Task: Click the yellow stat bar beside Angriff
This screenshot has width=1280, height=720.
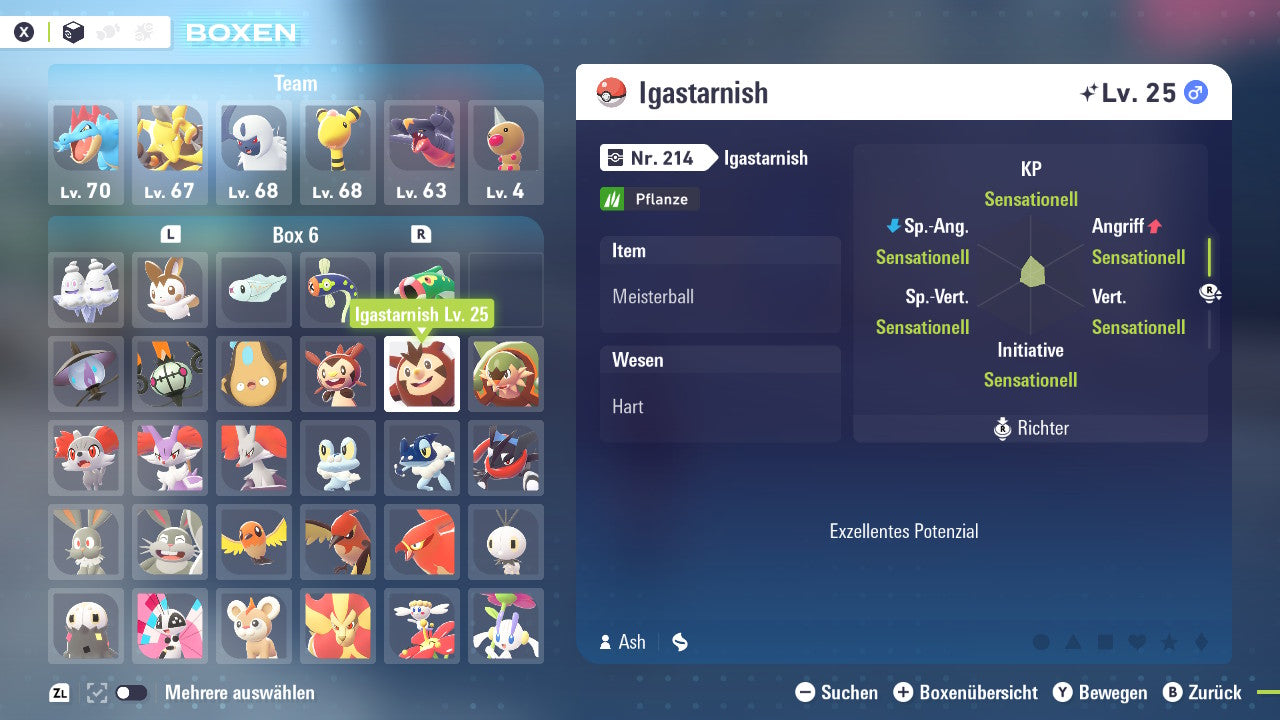Action: 1210,255
